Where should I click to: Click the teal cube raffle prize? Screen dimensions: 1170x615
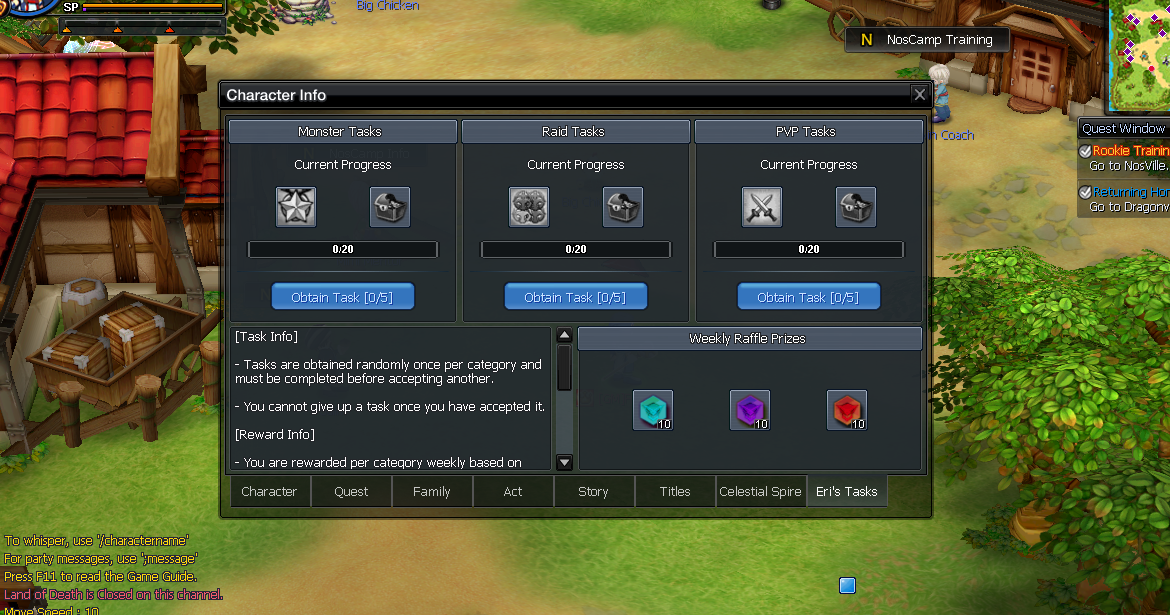(653, 410)
